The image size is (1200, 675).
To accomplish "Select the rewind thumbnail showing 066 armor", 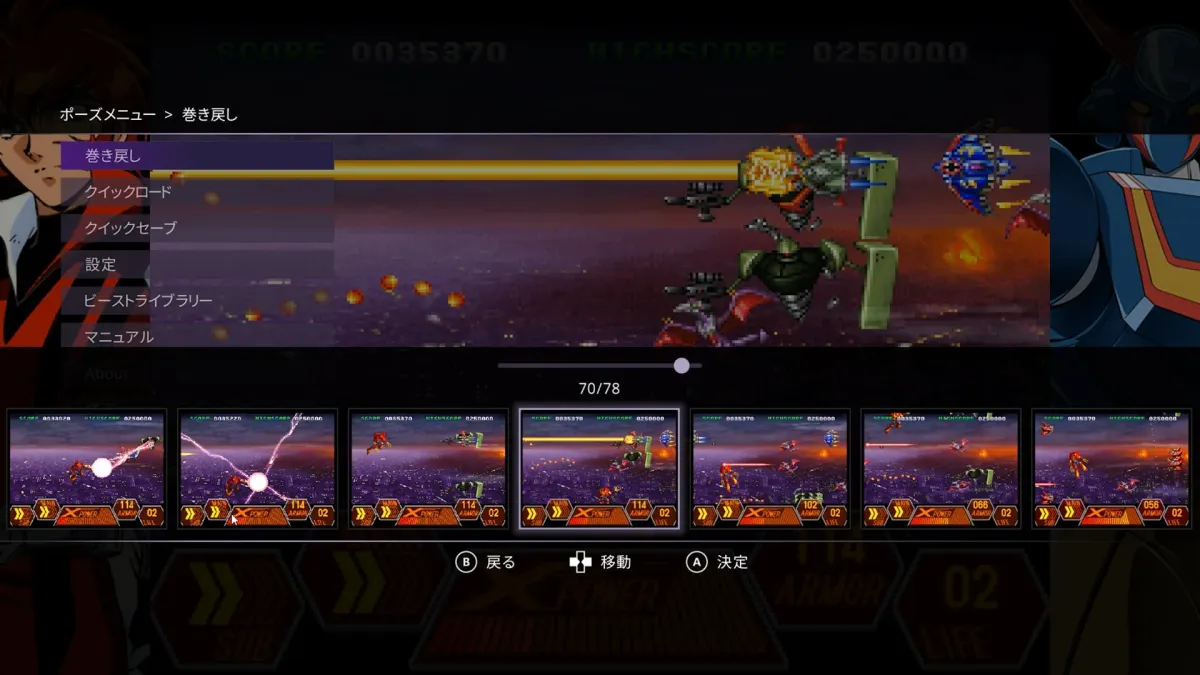I will click(941, 468).
